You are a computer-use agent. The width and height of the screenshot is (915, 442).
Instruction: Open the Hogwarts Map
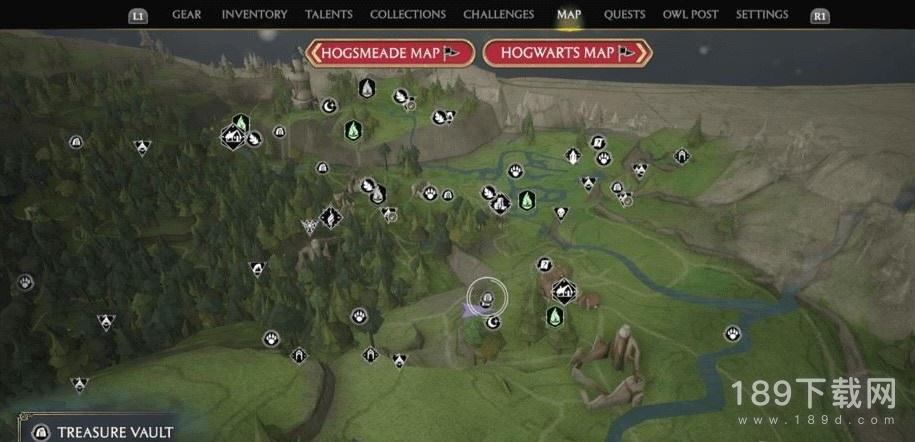pos(567,53)
